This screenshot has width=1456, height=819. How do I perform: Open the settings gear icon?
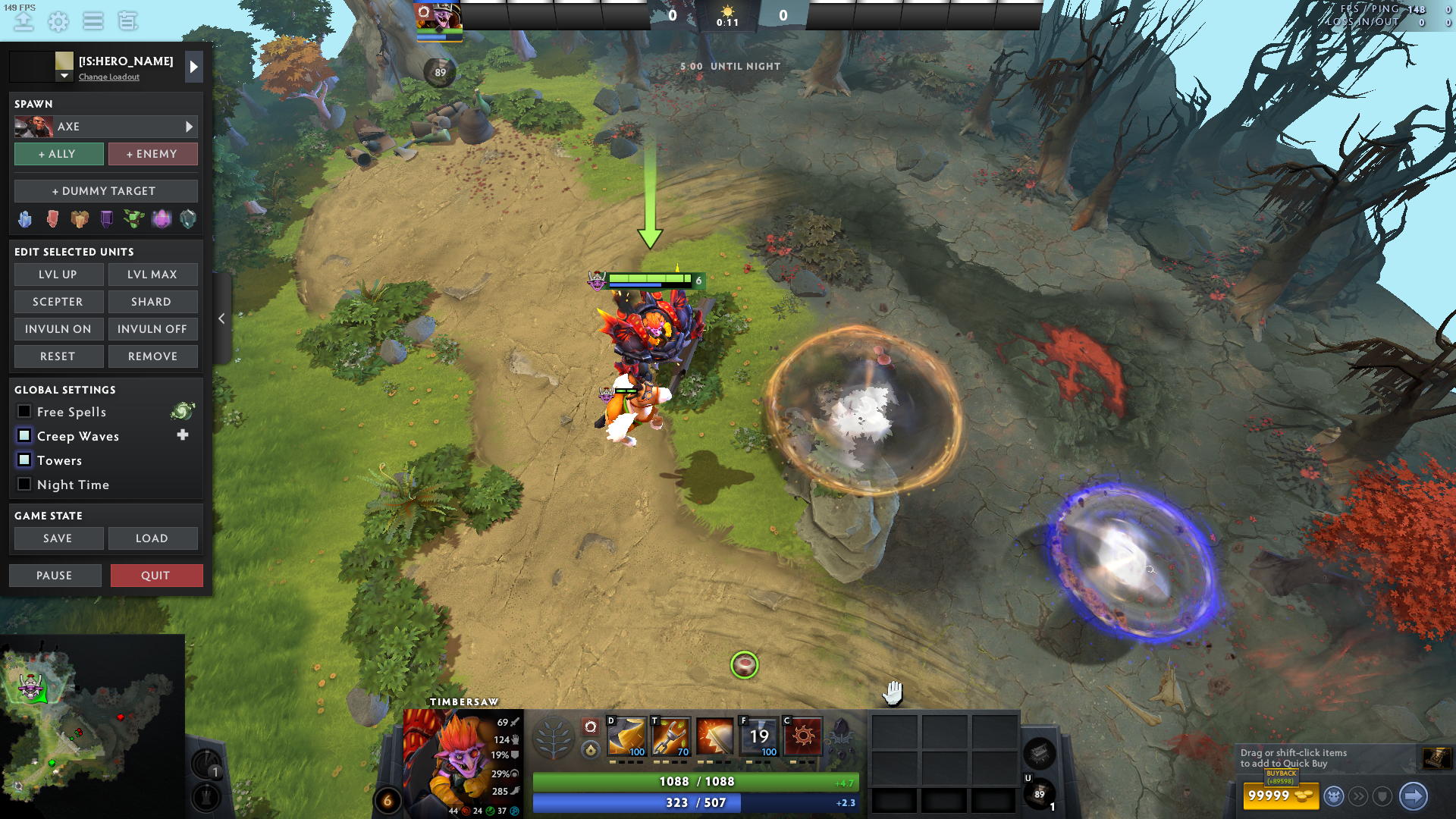(x=58, y=21)
